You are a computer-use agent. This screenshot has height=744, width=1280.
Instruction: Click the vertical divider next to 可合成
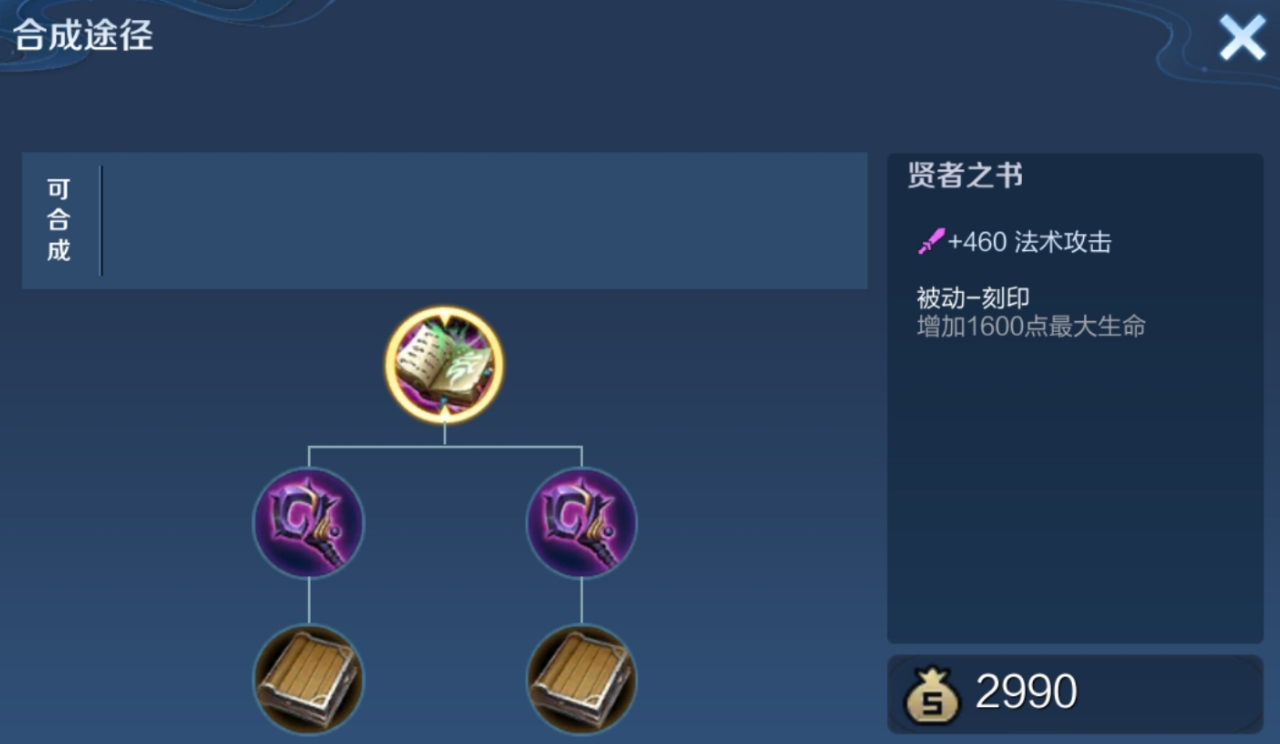[x=99, y=219]
